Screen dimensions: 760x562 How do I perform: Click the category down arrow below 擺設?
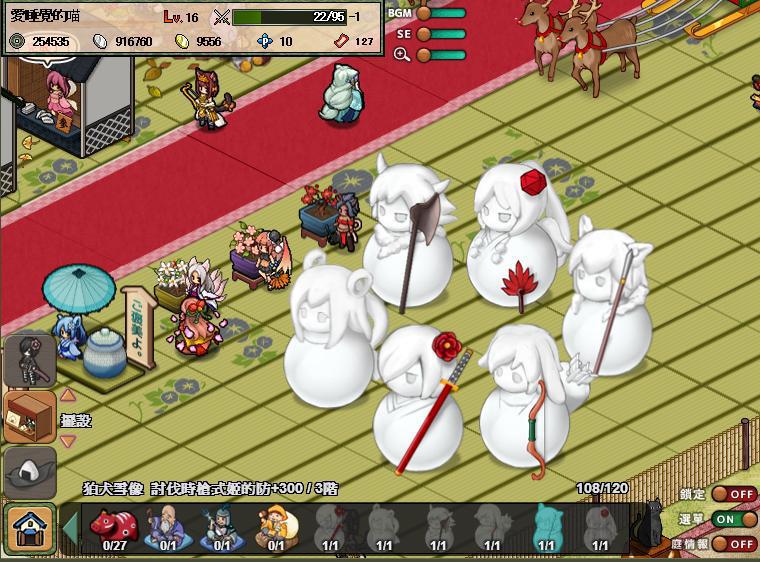pos(68,441)
